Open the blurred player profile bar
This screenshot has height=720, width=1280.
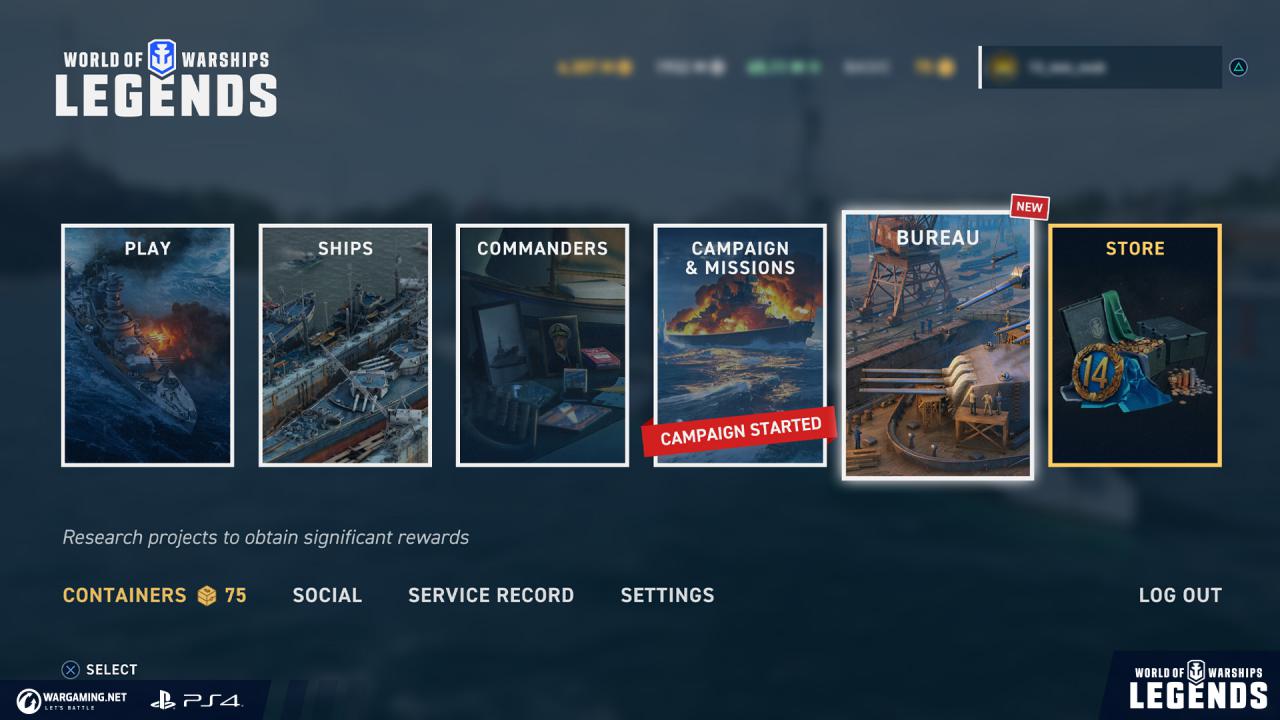(x=1100, y=67)
